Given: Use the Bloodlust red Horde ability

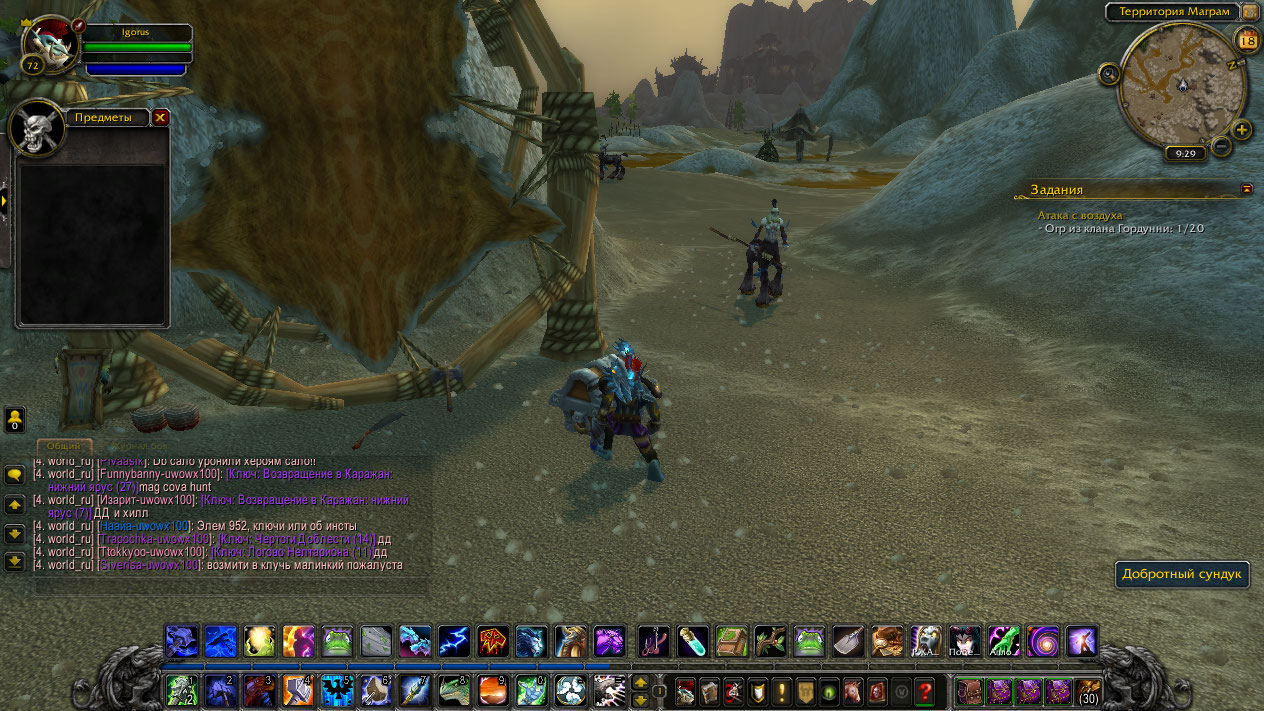Looking at the screenshot, I should (493, 641).
